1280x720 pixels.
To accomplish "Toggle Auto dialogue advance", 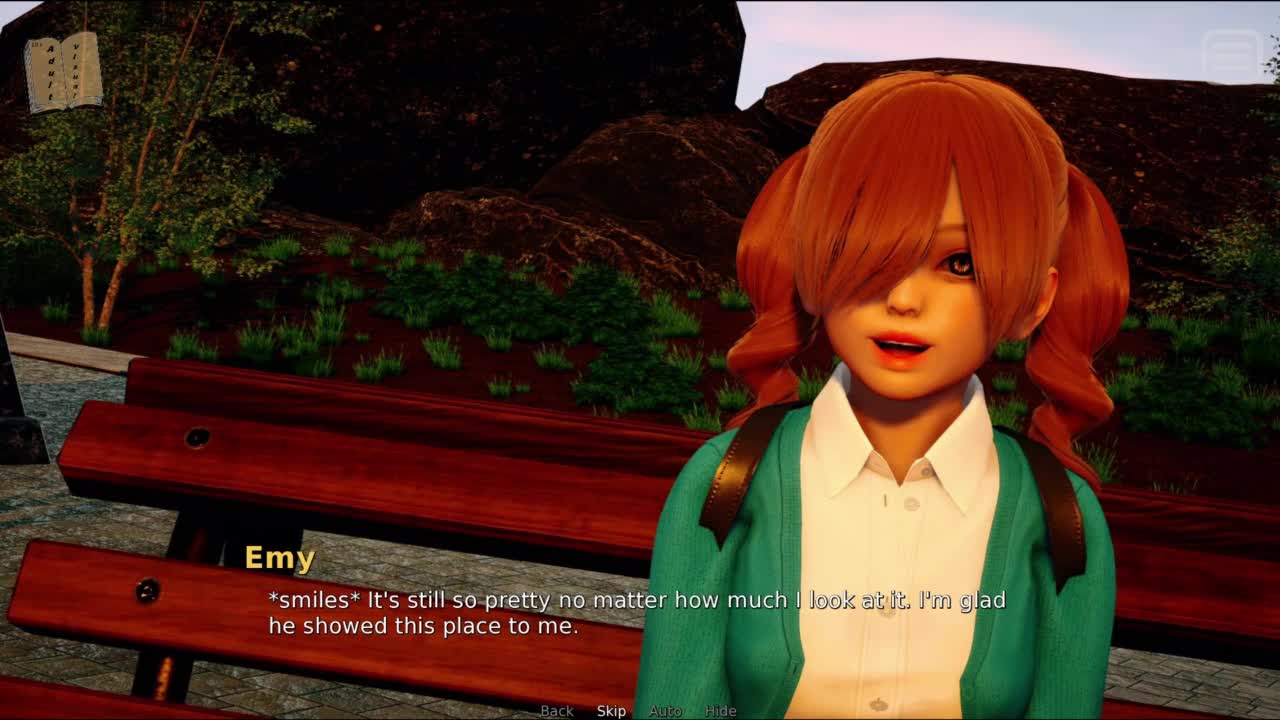I will point(665,711).
